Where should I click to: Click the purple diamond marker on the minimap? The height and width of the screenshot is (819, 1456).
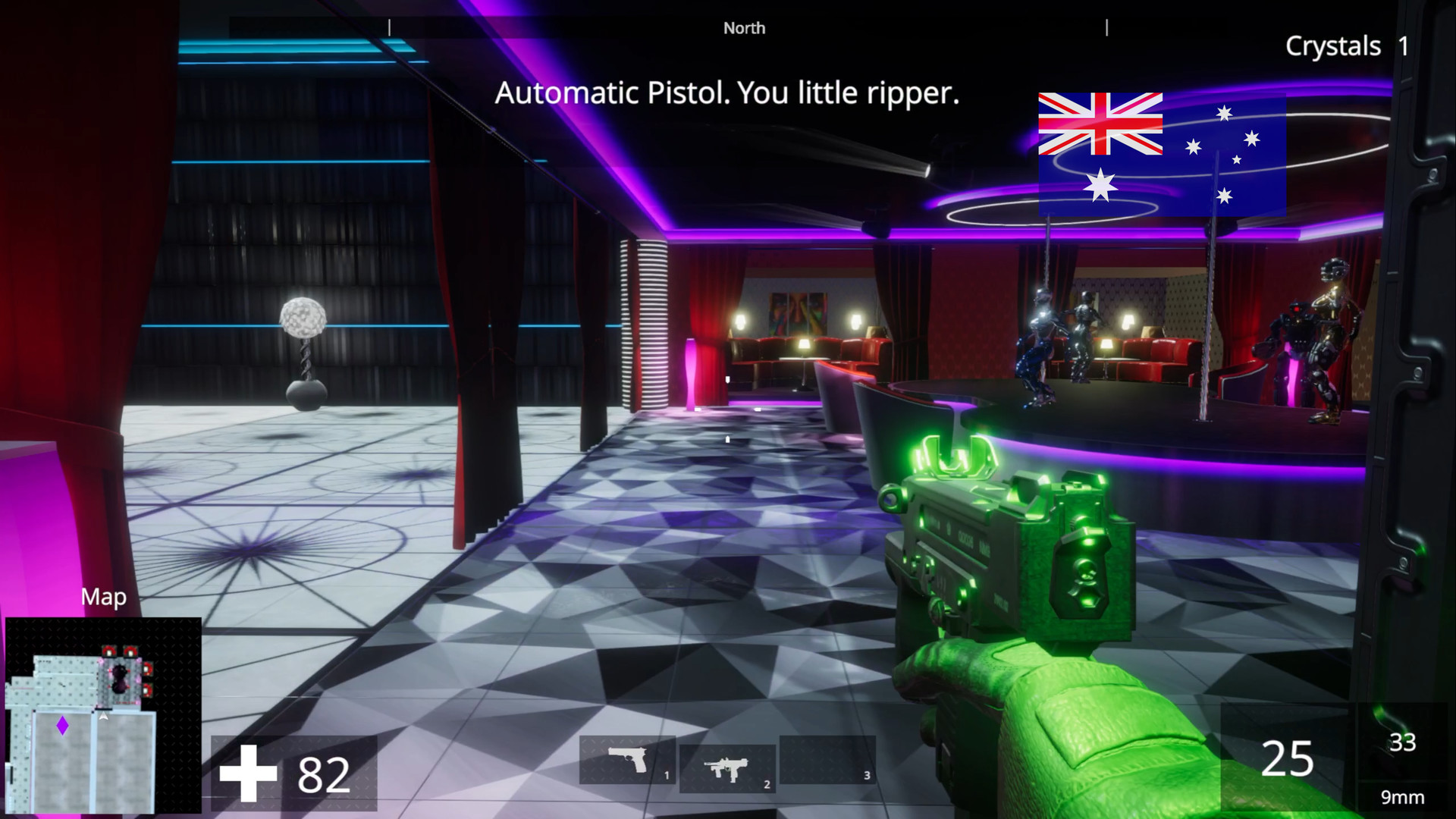[x=61, y=726]
